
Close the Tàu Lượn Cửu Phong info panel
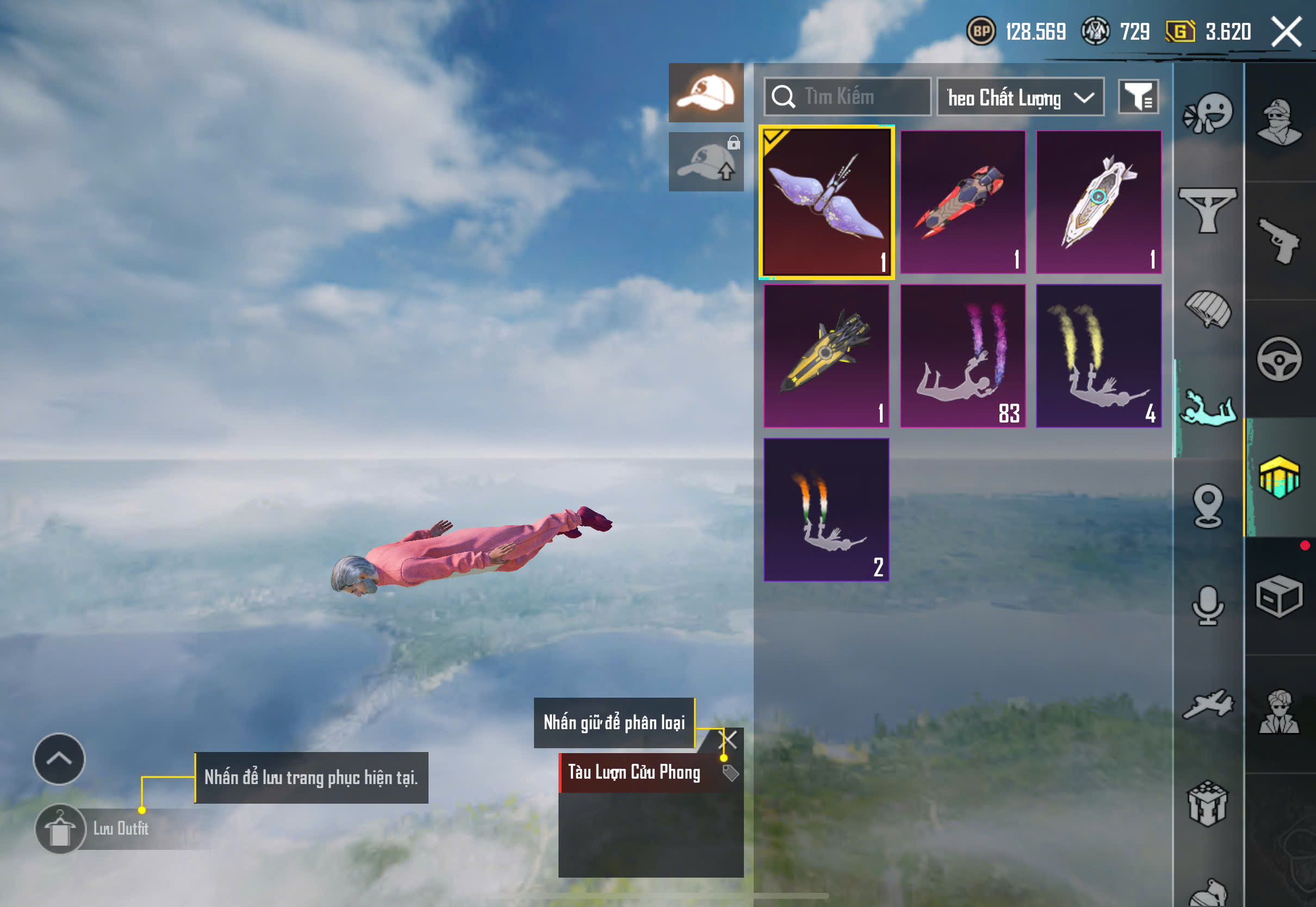728,740
